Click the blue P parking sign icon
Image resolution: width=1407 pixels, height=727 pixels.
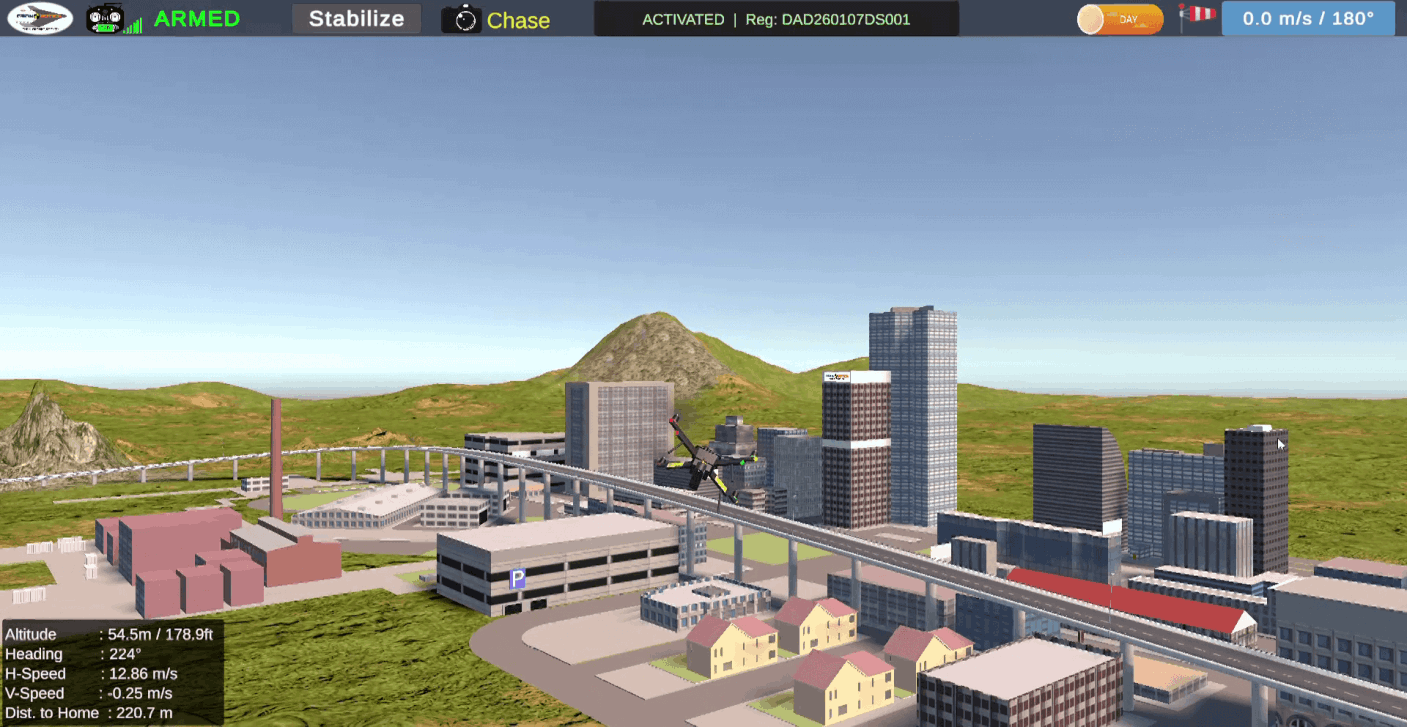pyautogui.click(x=519, y=578)
